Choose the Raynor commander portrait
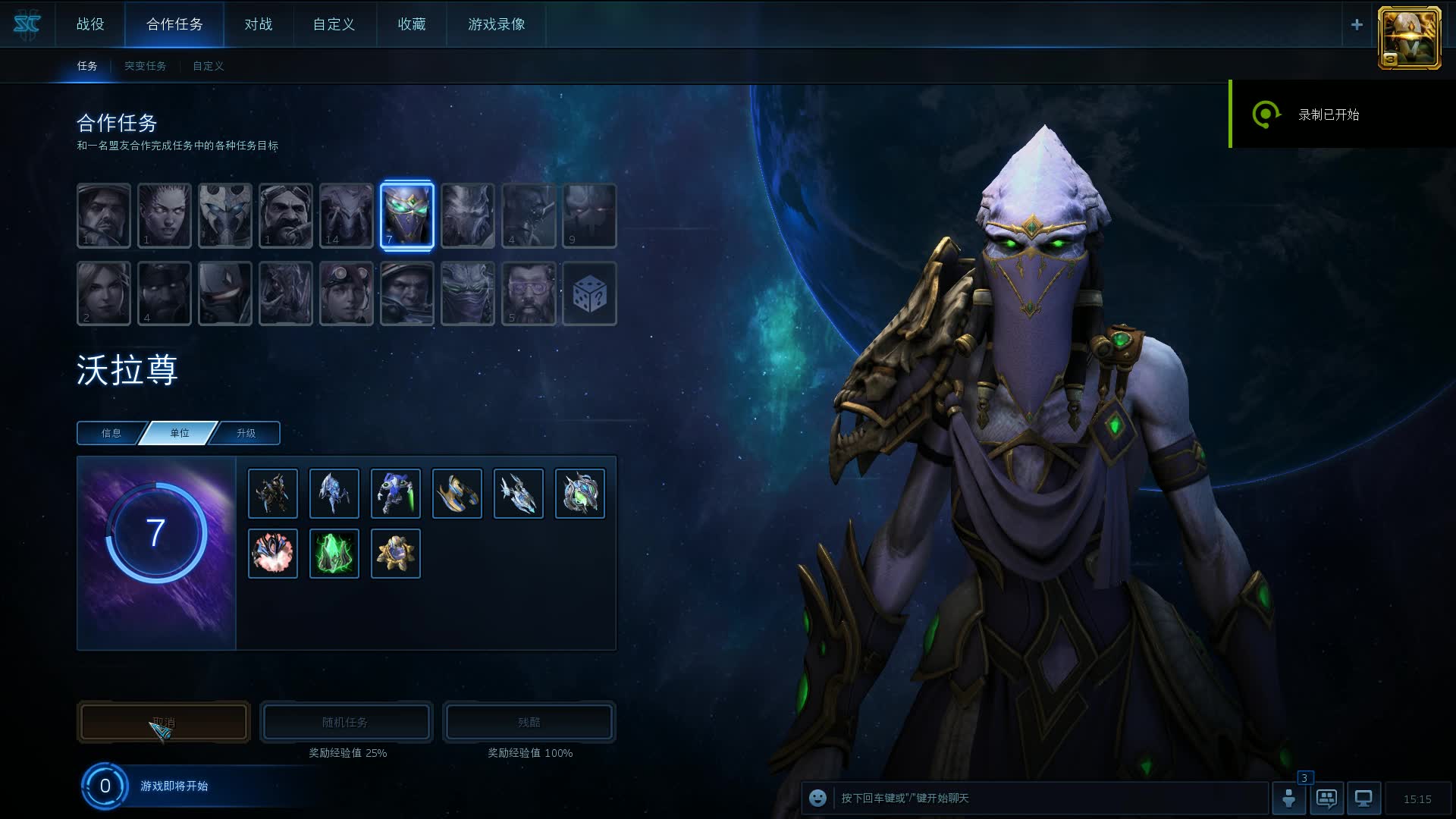 coord(104,215)
